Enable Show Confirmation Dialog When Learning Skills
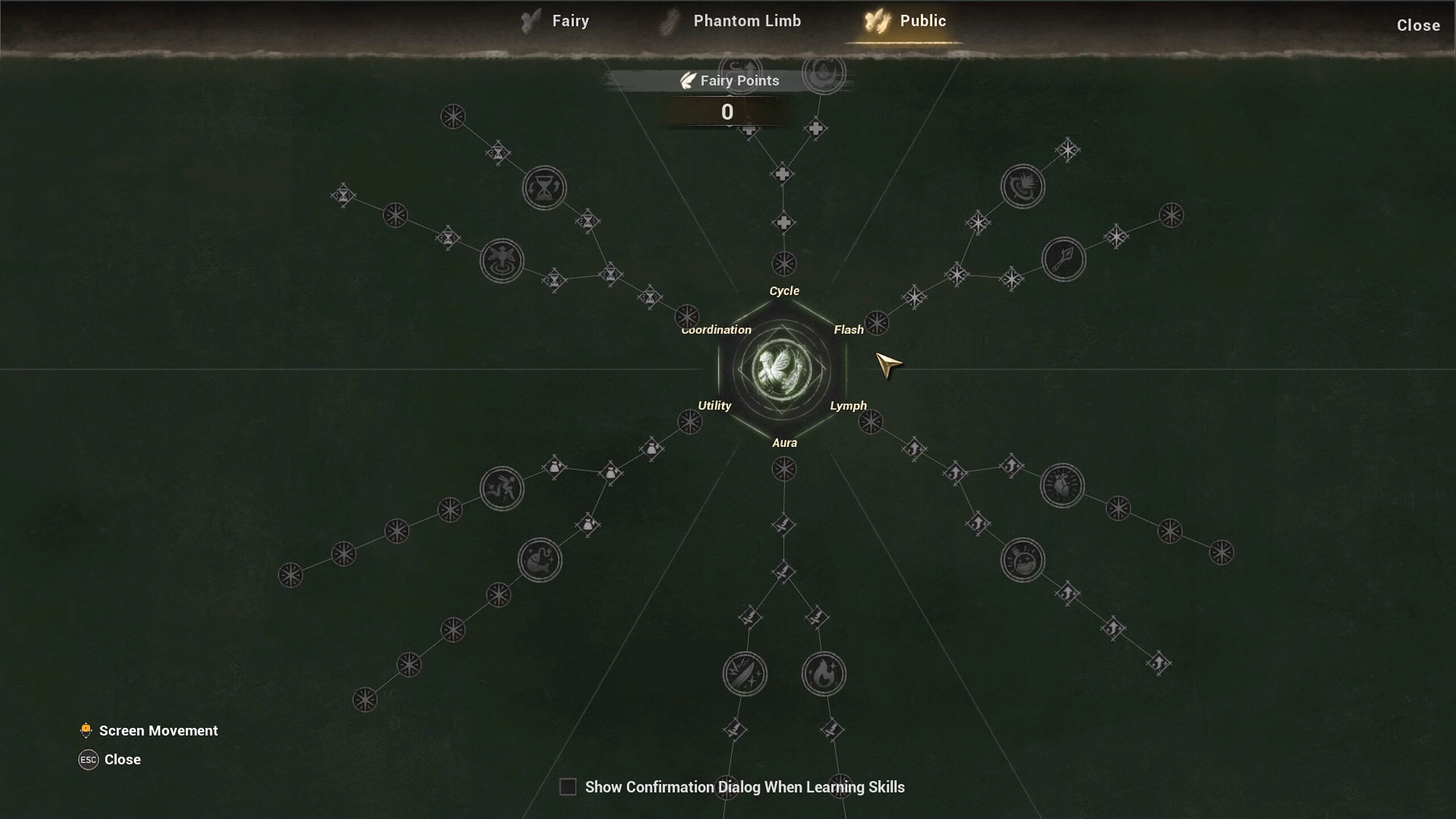The height and width of the screenshot is (819, 1456). pos(568,787)
